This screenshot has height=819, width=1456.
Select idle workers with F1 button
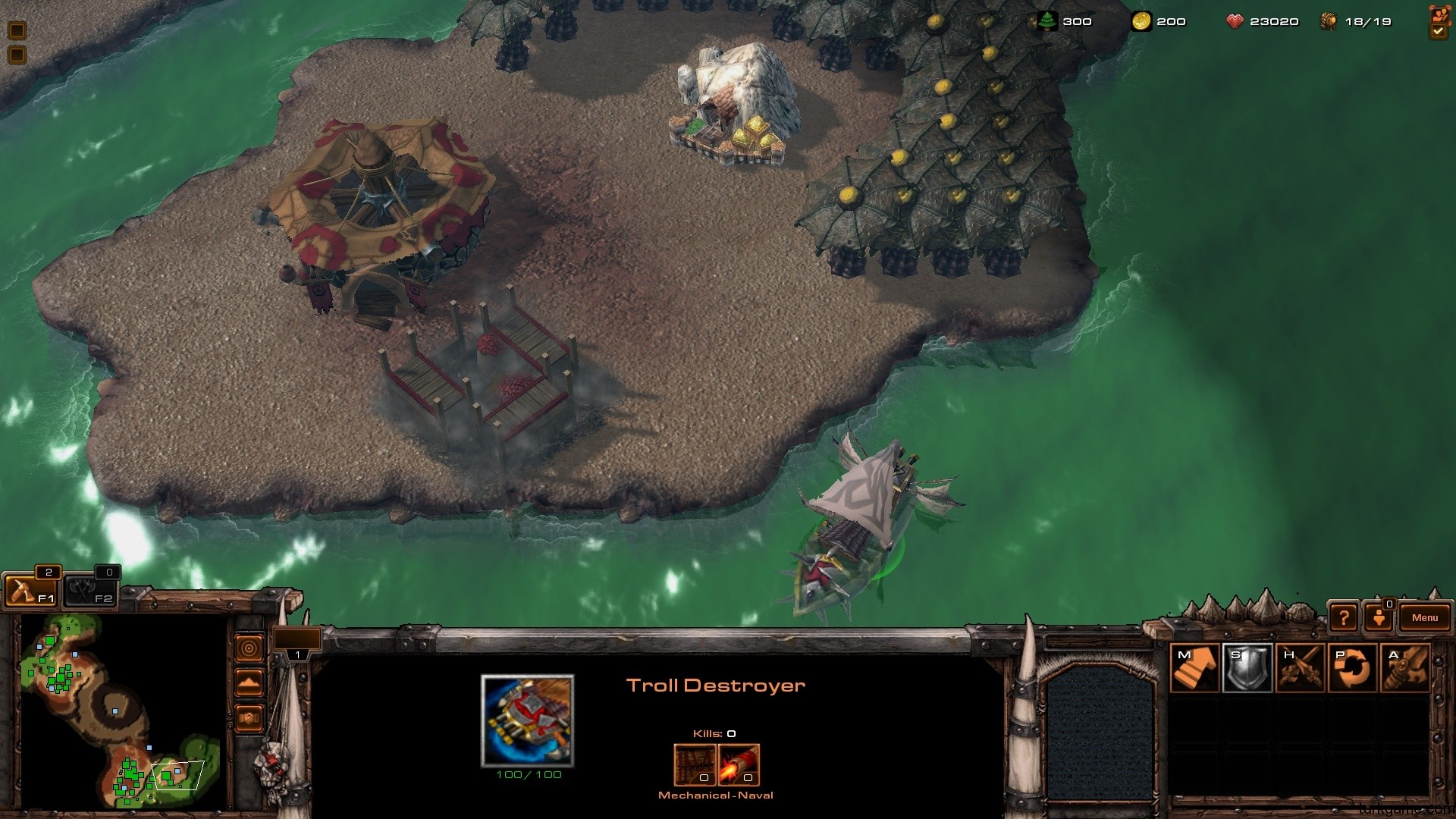click(30, 590)
